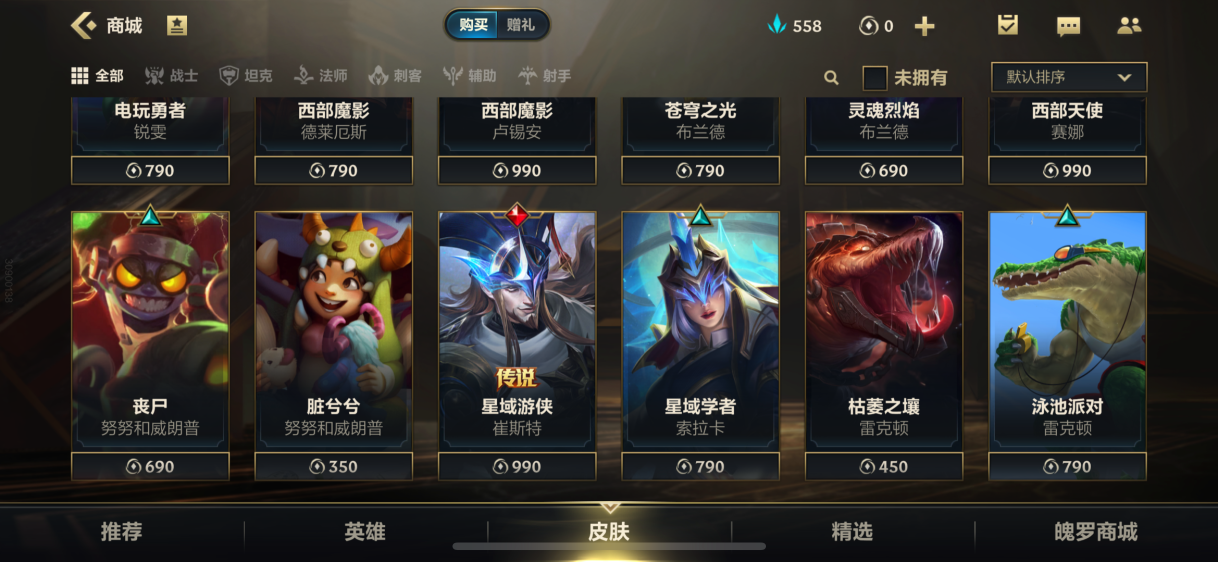Select the 购买 purchase mode
The height and width of the screenshot is (562, 1218).
pyautogui.click(x=474, y=25)
